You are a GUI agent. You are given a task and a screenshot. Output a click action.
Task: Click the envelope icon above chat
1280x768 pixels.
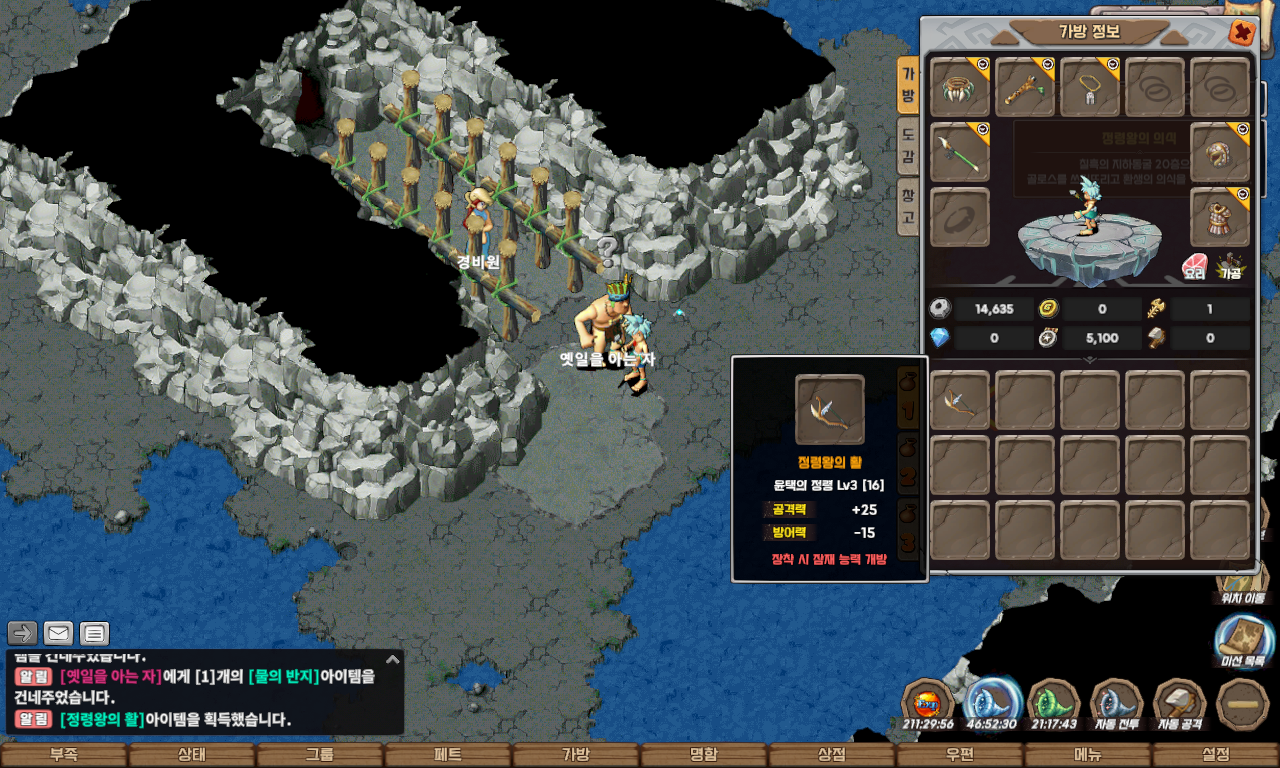click(58, 633)
